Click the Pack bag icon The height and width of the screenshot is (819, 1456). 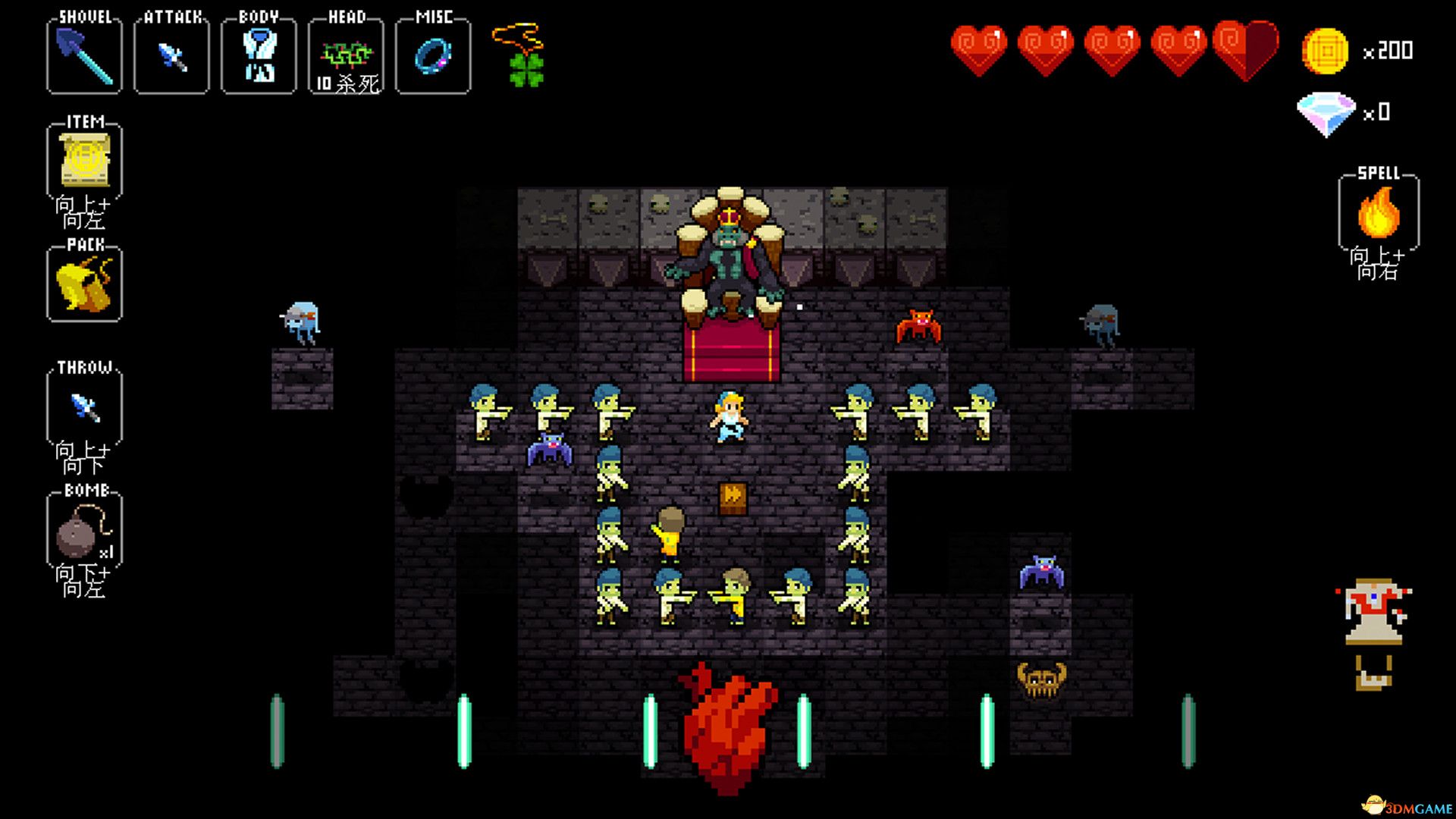point(83,283)
